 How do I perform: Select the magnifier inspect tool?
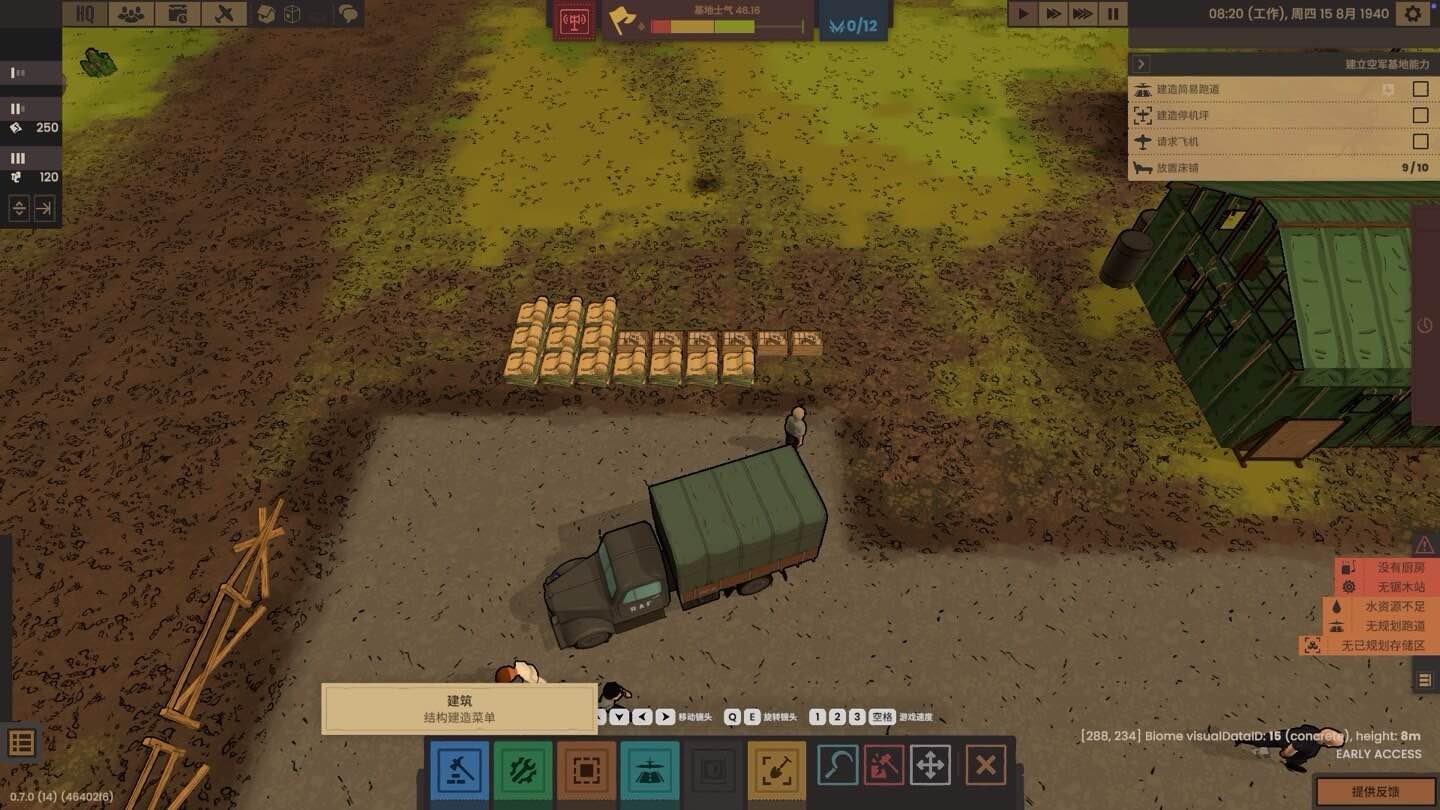837,767
